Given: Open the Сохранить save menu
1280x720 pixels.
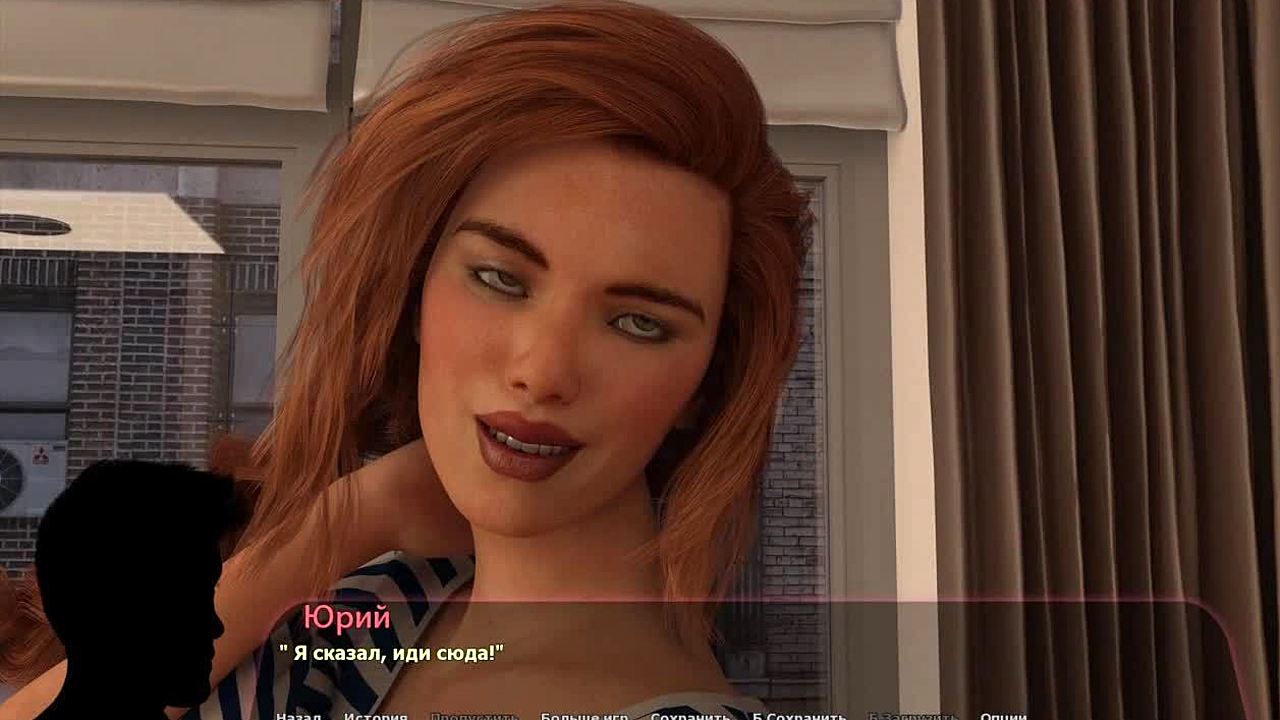Looking at the screenshot, I should (690, 716).
